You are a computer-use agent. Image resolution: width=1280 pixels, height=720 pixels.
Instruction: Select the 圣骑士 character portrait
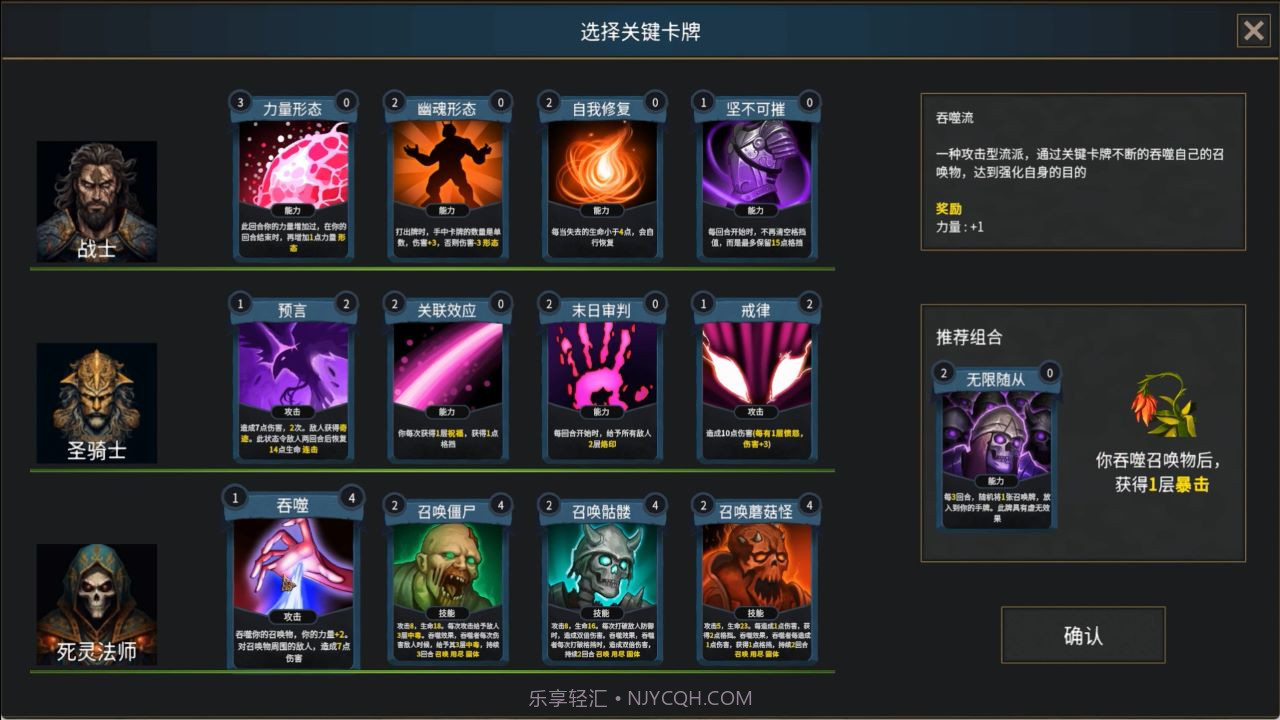tap(96, 400)
